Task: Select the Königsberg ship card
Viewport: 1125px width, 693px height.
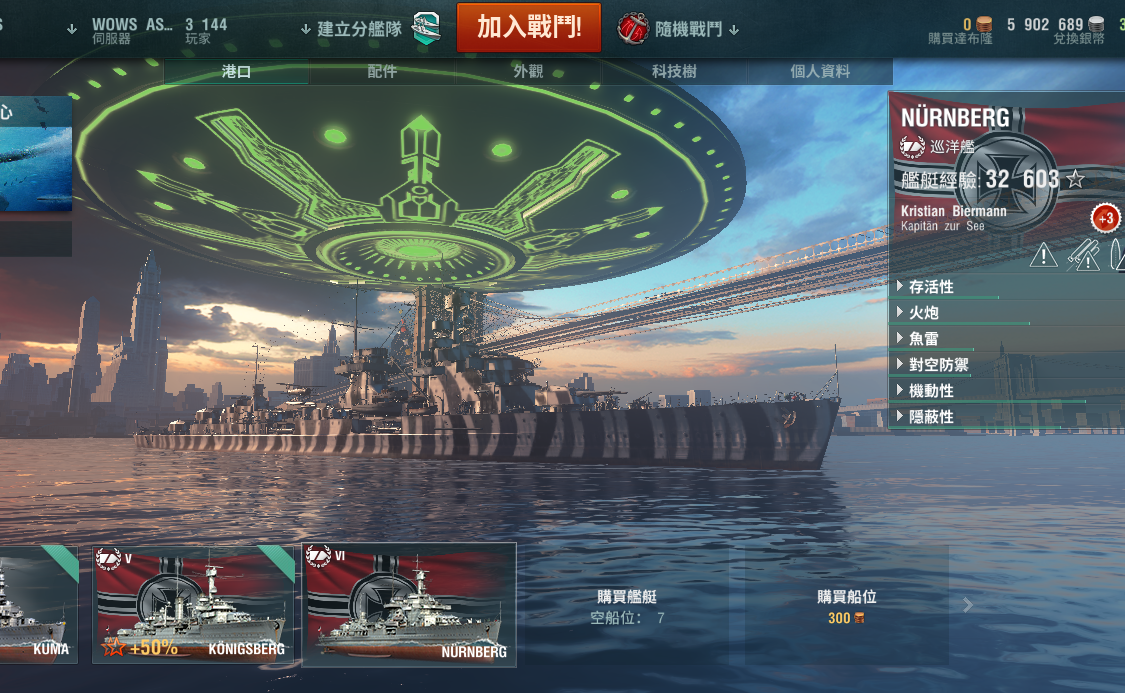Action: coord(194,604)
